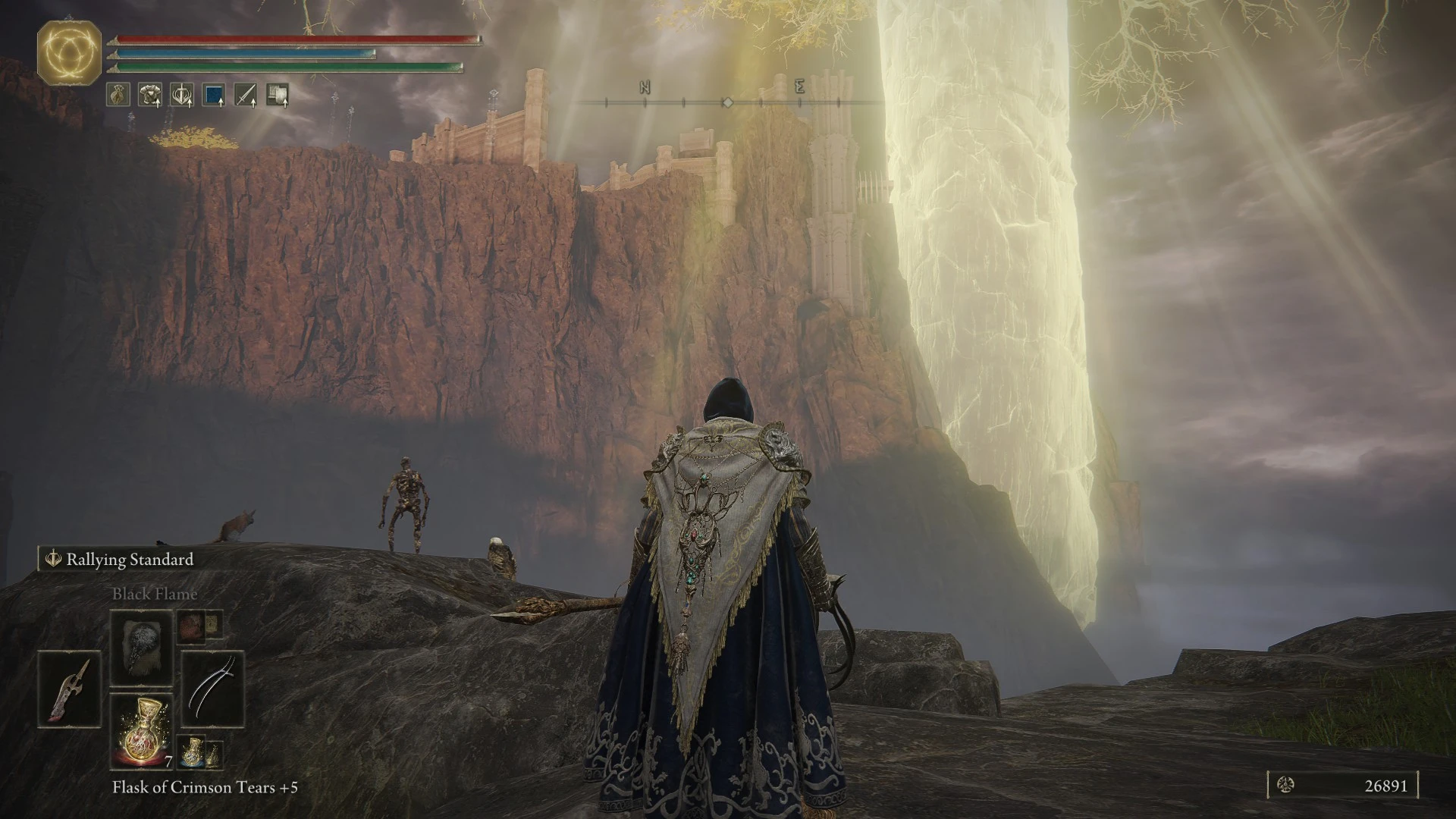The width and height of the screenshot is (1456, 819).
Task: Click the golden Great Rune emblem
Action: (x=70, y=52)
